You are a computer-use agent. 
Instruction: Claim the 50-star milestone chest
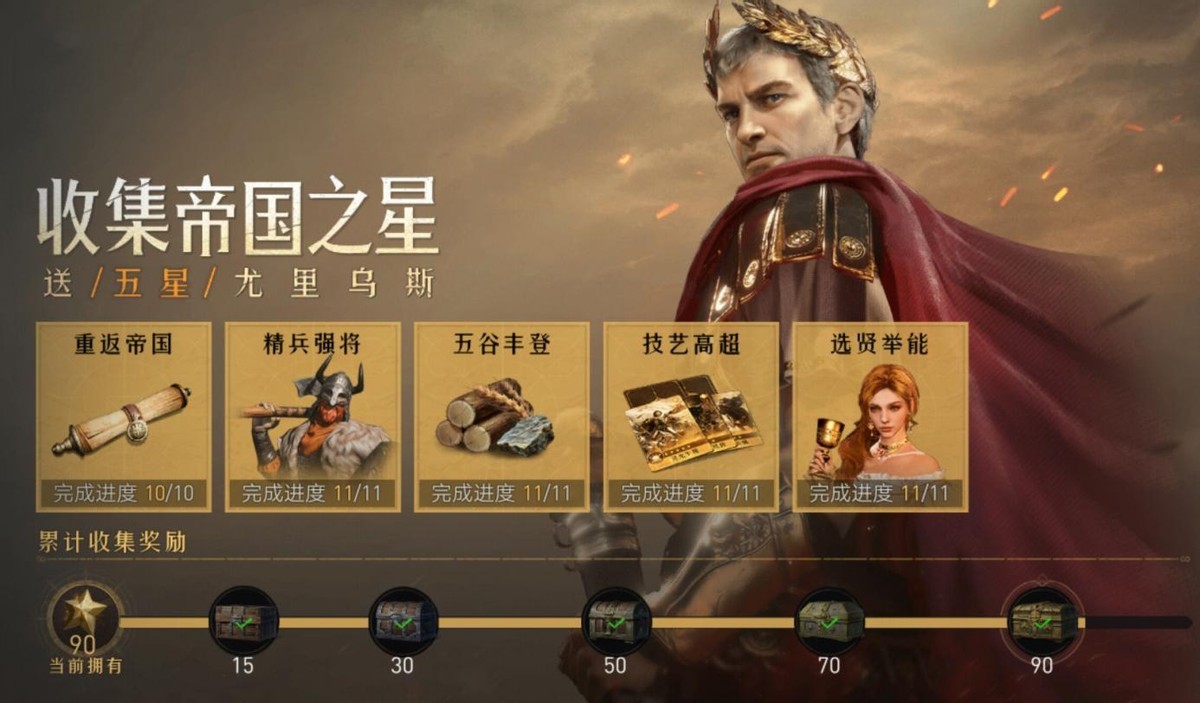coord(616,621)
